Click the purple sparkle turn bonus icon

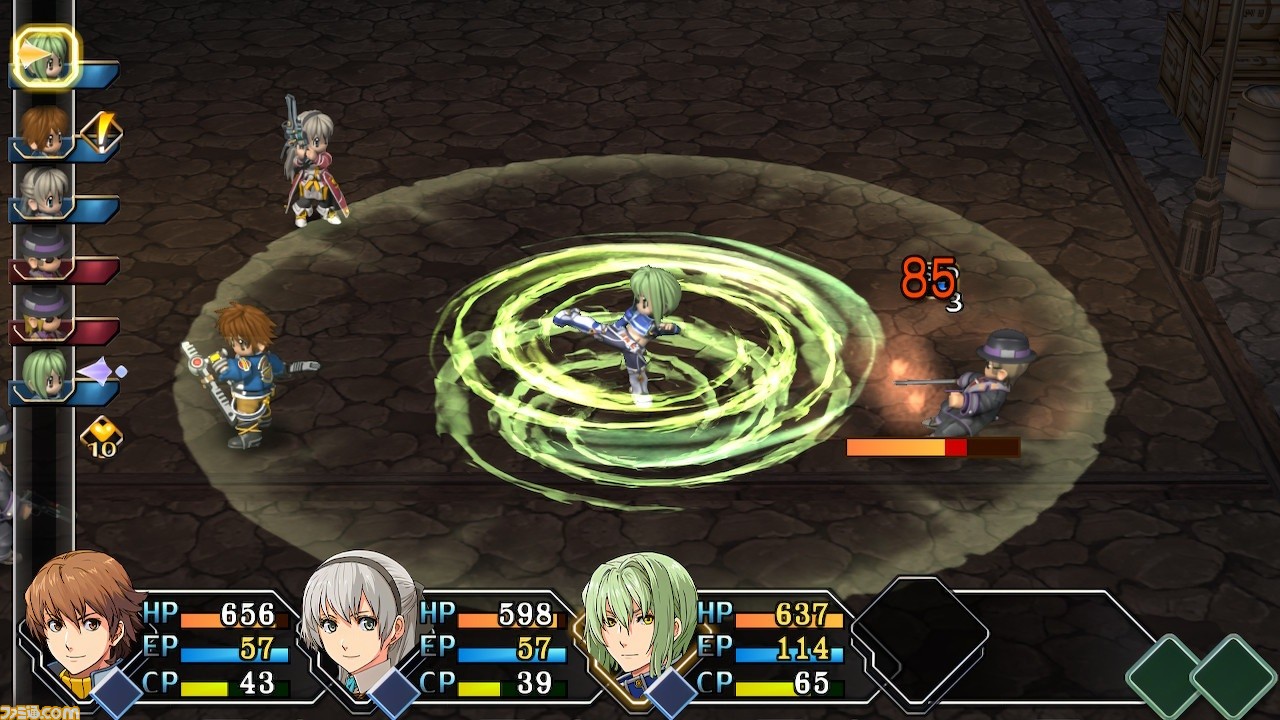coord(102,372)
